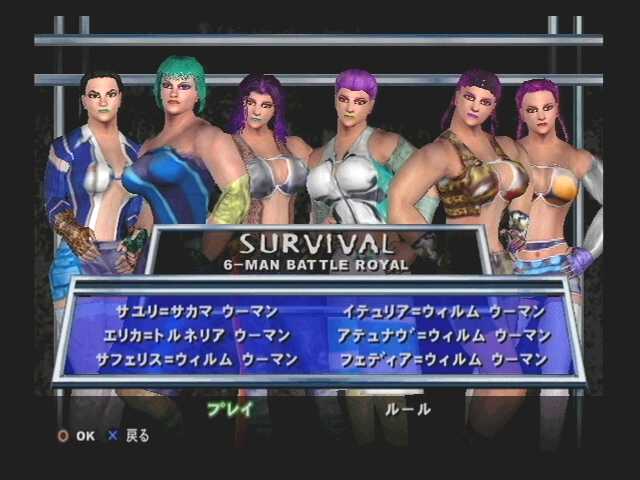Select the イテュリア=ウィルム ウーマン entry

(x=443, y=312)
